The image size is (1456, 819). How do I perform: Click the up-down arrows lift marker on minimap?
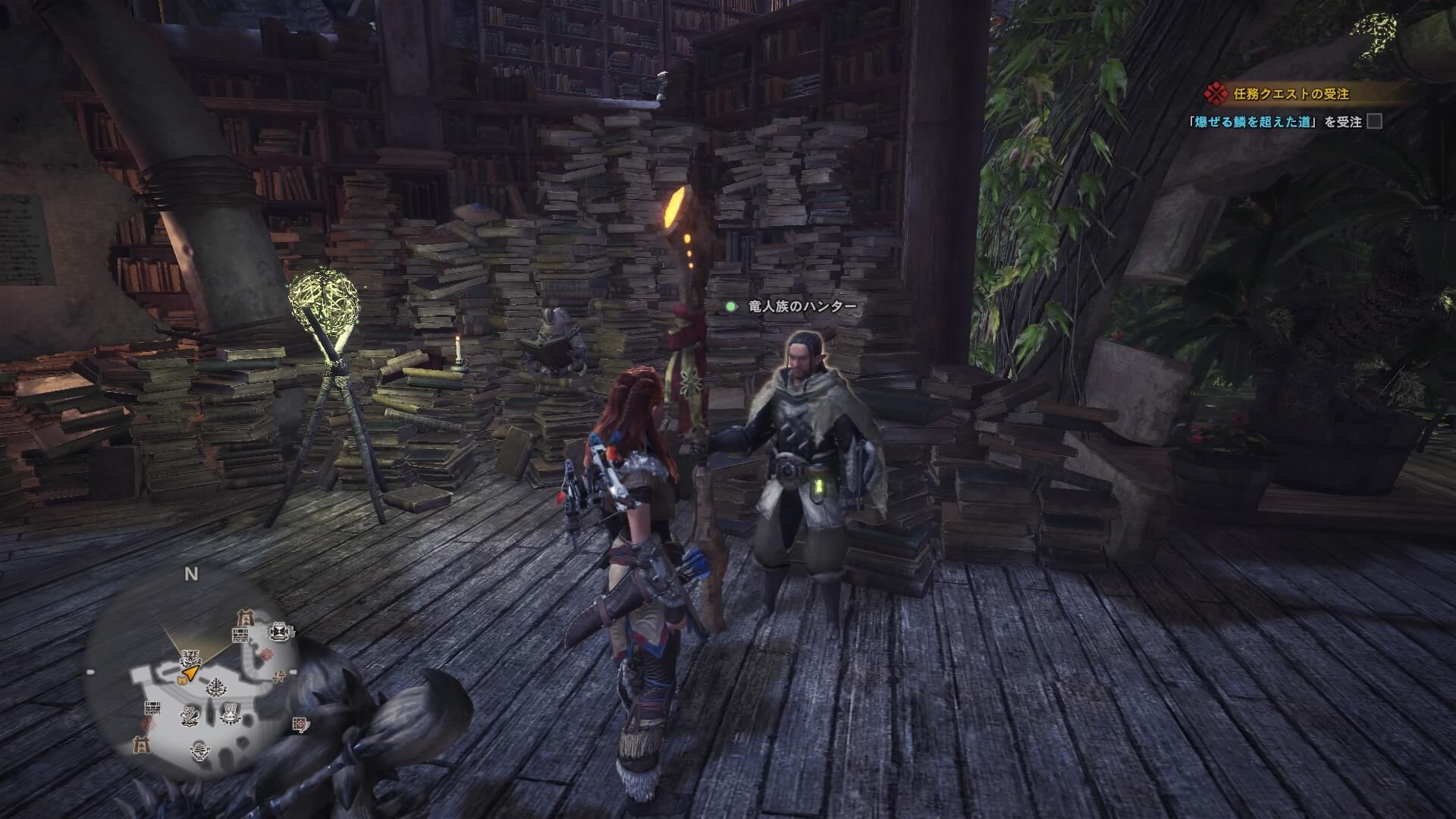[280, 676]
